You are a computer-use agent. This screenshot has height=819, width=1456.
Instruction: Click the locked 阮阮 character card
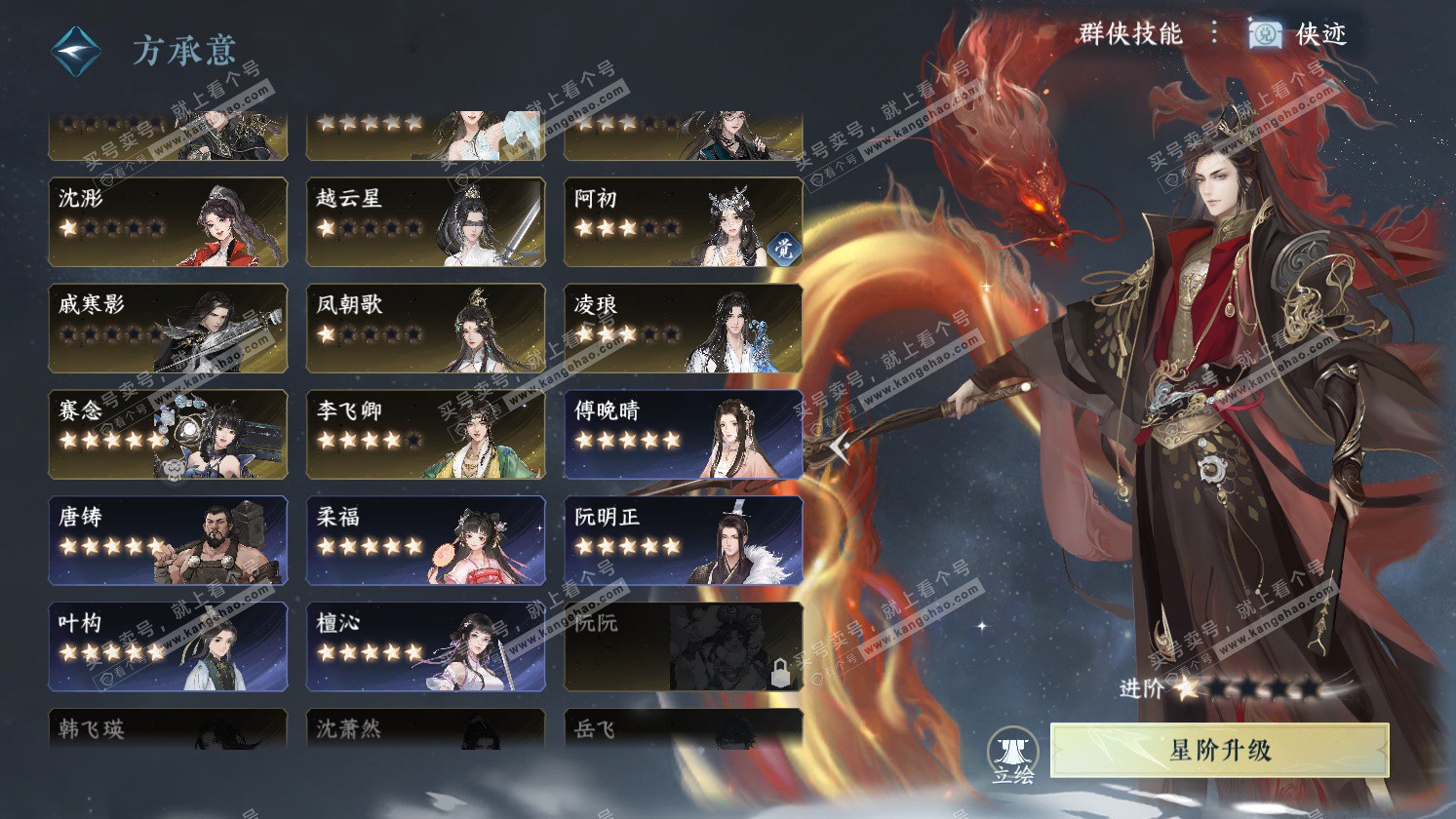point(683,646)
